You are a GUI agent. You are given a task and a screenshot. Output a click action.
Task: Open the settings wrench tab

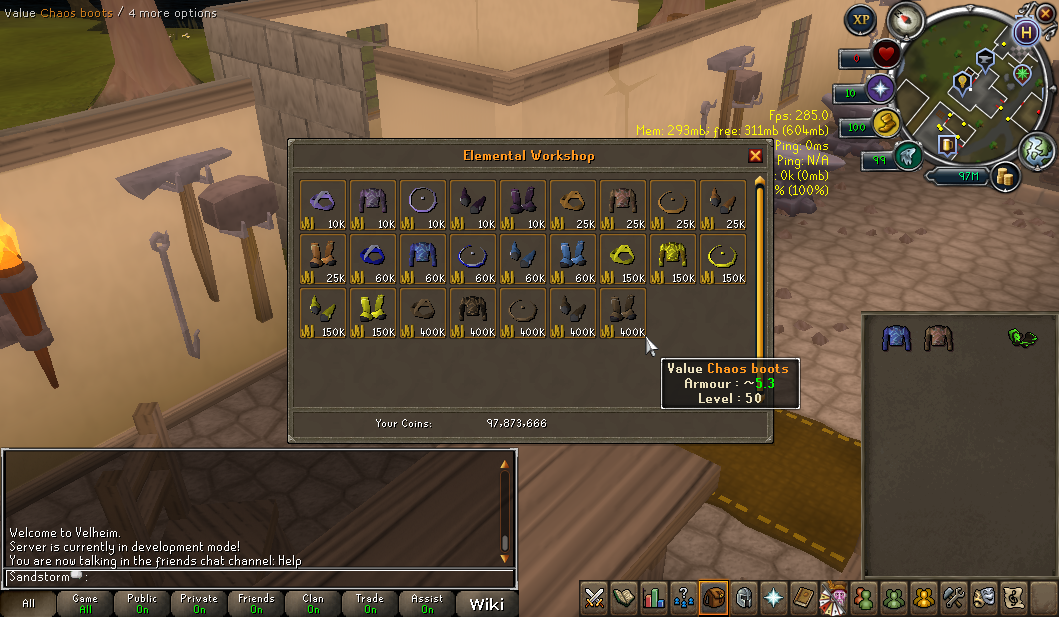click(x=953, y=597)
